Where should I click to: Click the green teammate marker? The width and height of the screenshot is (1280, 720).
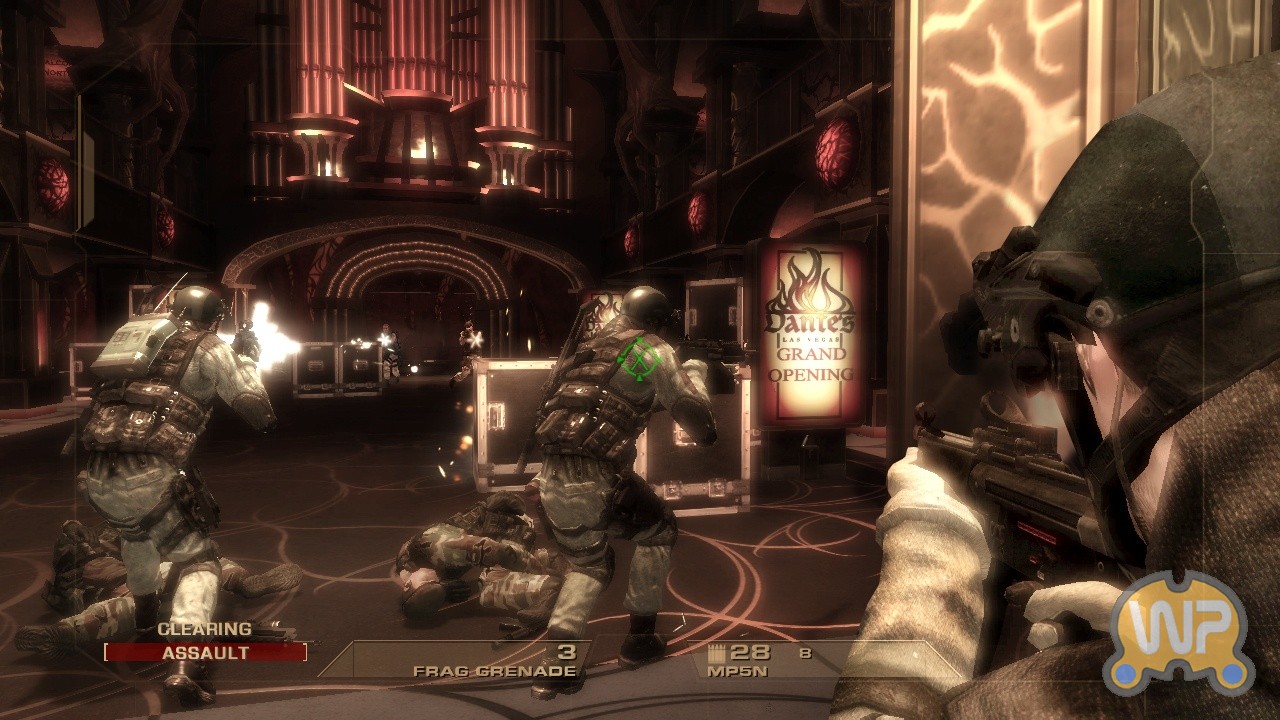[636, 357]
